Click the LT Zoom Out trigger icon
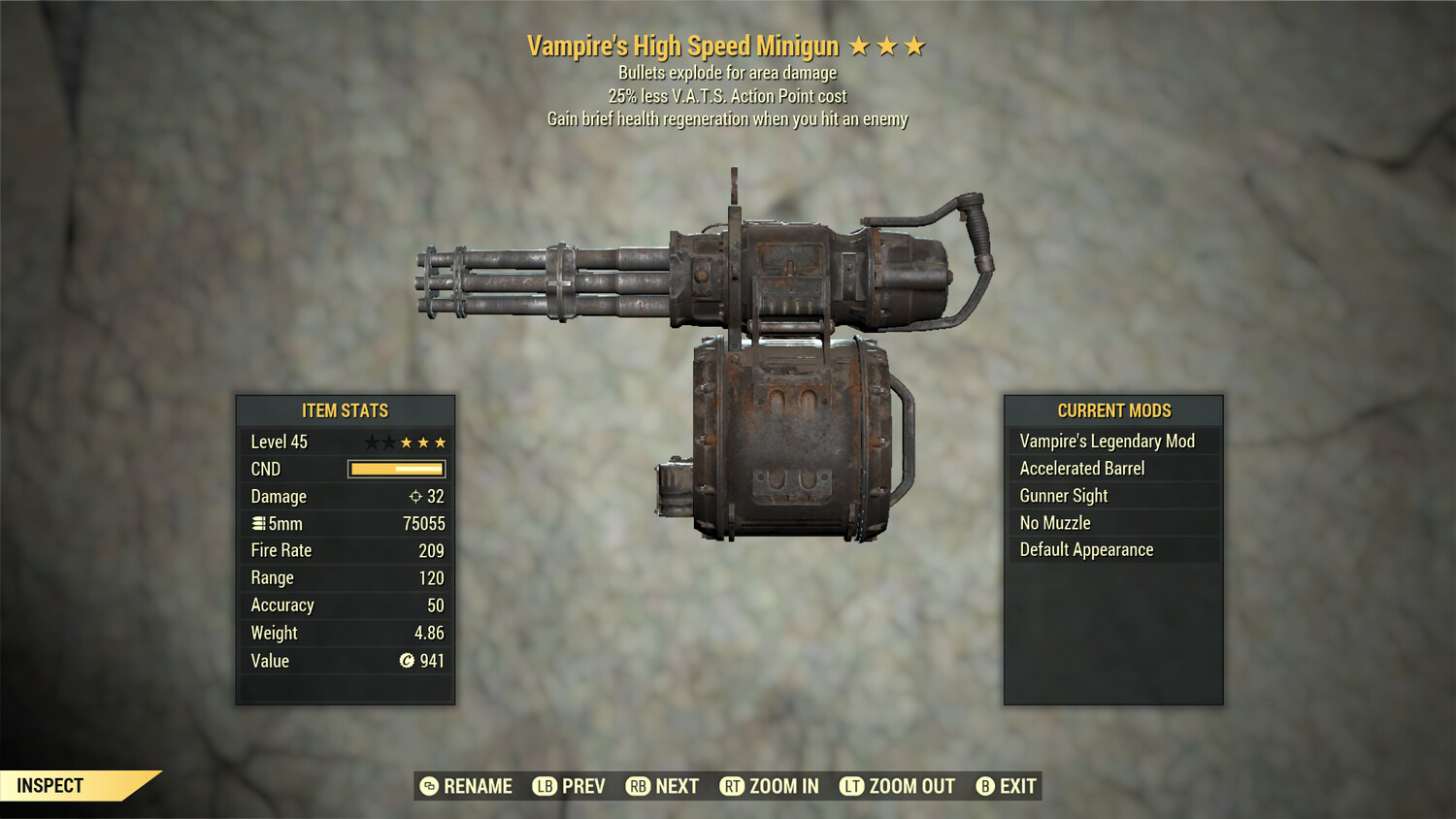This screenshot has width=1456, height=819. (852, 786)
